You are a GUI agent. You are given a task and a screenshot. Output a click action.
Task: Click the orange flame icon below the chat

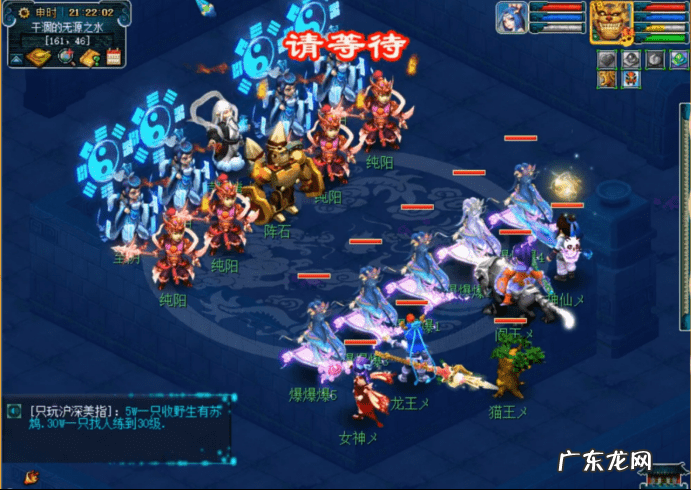(33, 474)
